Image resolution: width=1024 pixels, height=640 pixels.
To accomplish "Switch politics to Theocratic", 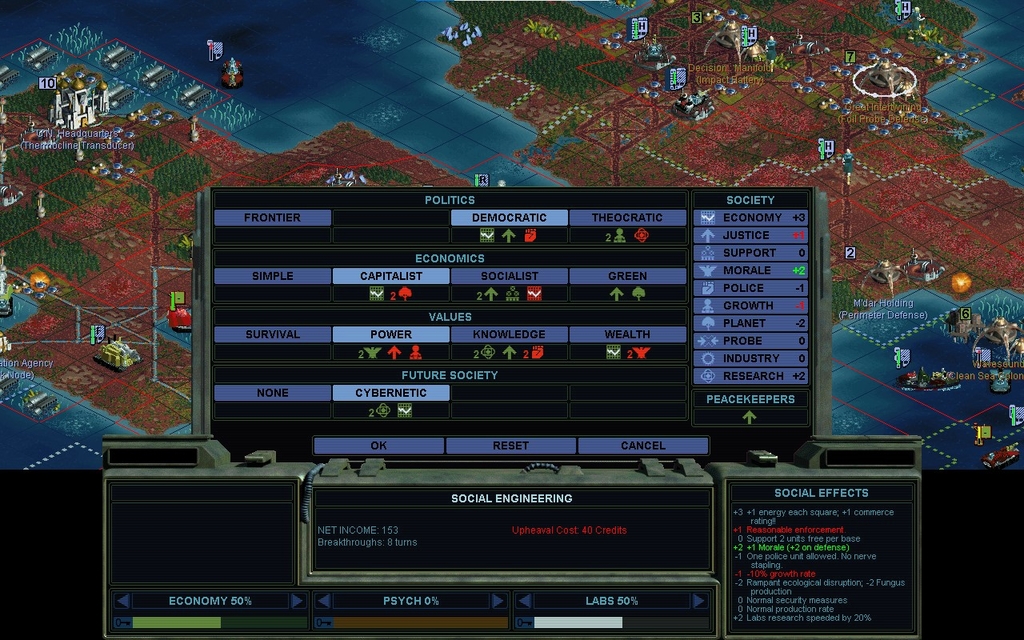I will click(627, 218).
